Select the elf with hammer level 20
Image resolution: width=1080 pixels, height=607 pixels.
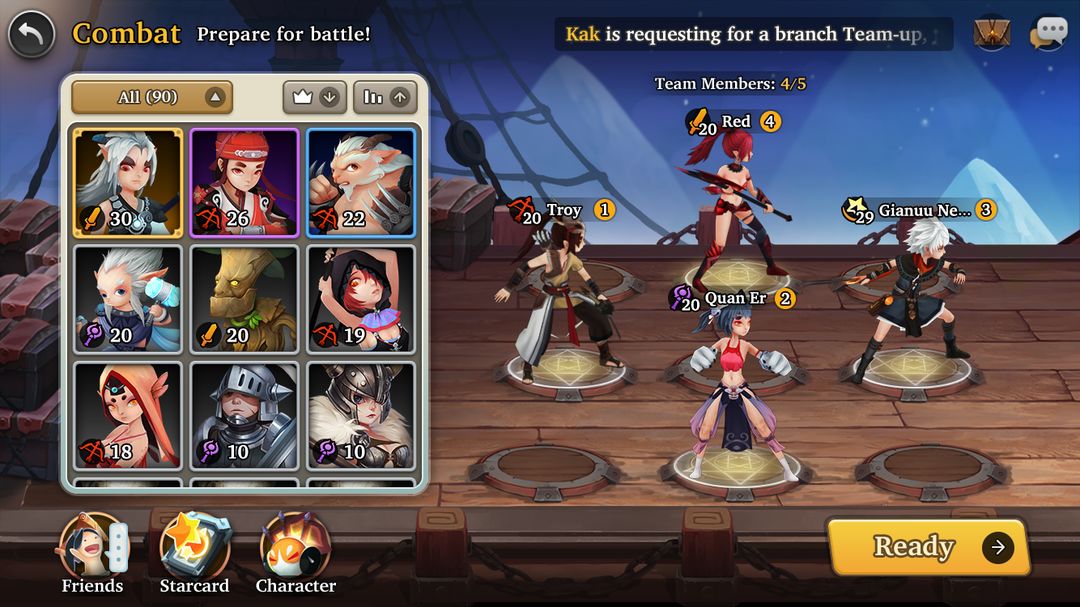pyautogui.click(x=127, y=299)
